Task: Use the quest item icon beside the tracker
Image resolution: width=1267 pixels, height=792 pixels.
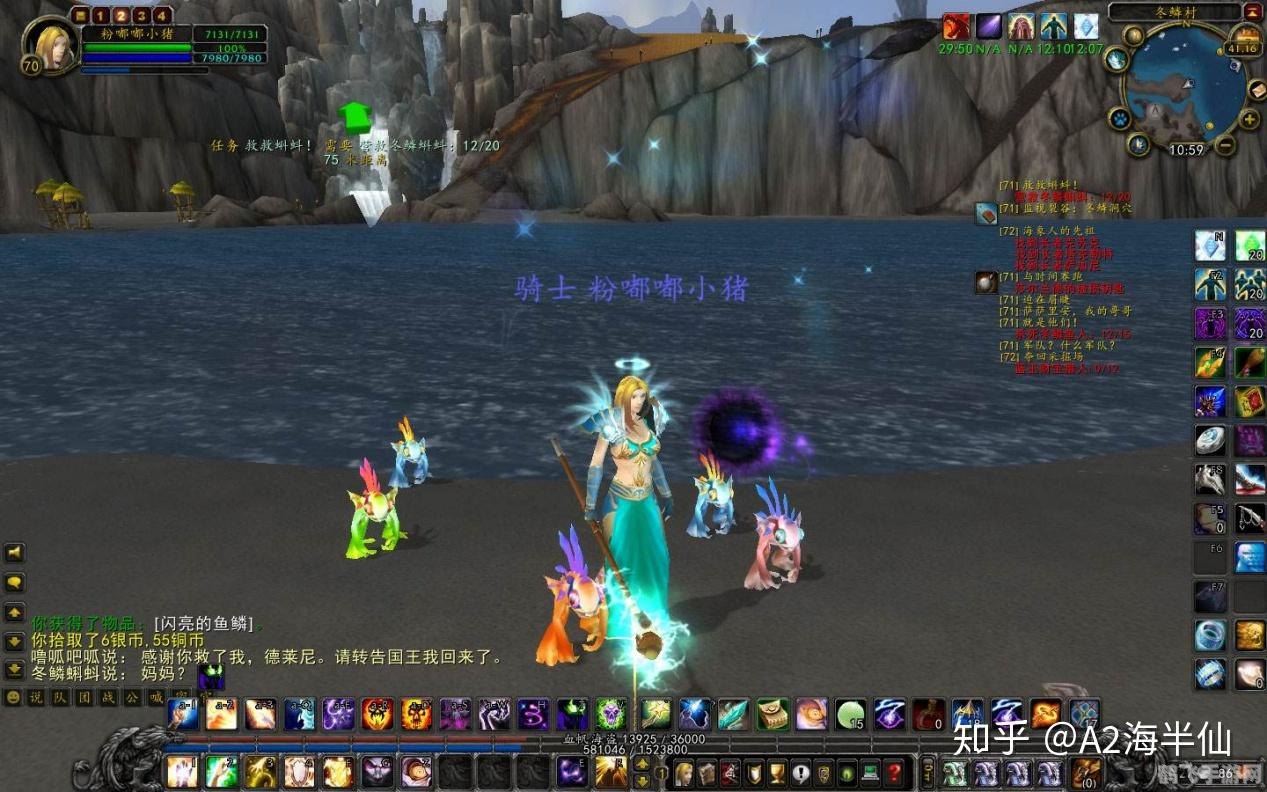Action: [x=986, y=212]
